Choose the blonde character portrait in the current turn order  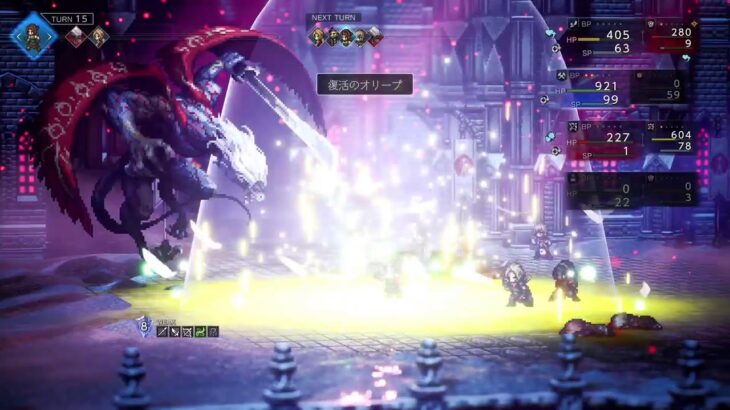[98, 38]
